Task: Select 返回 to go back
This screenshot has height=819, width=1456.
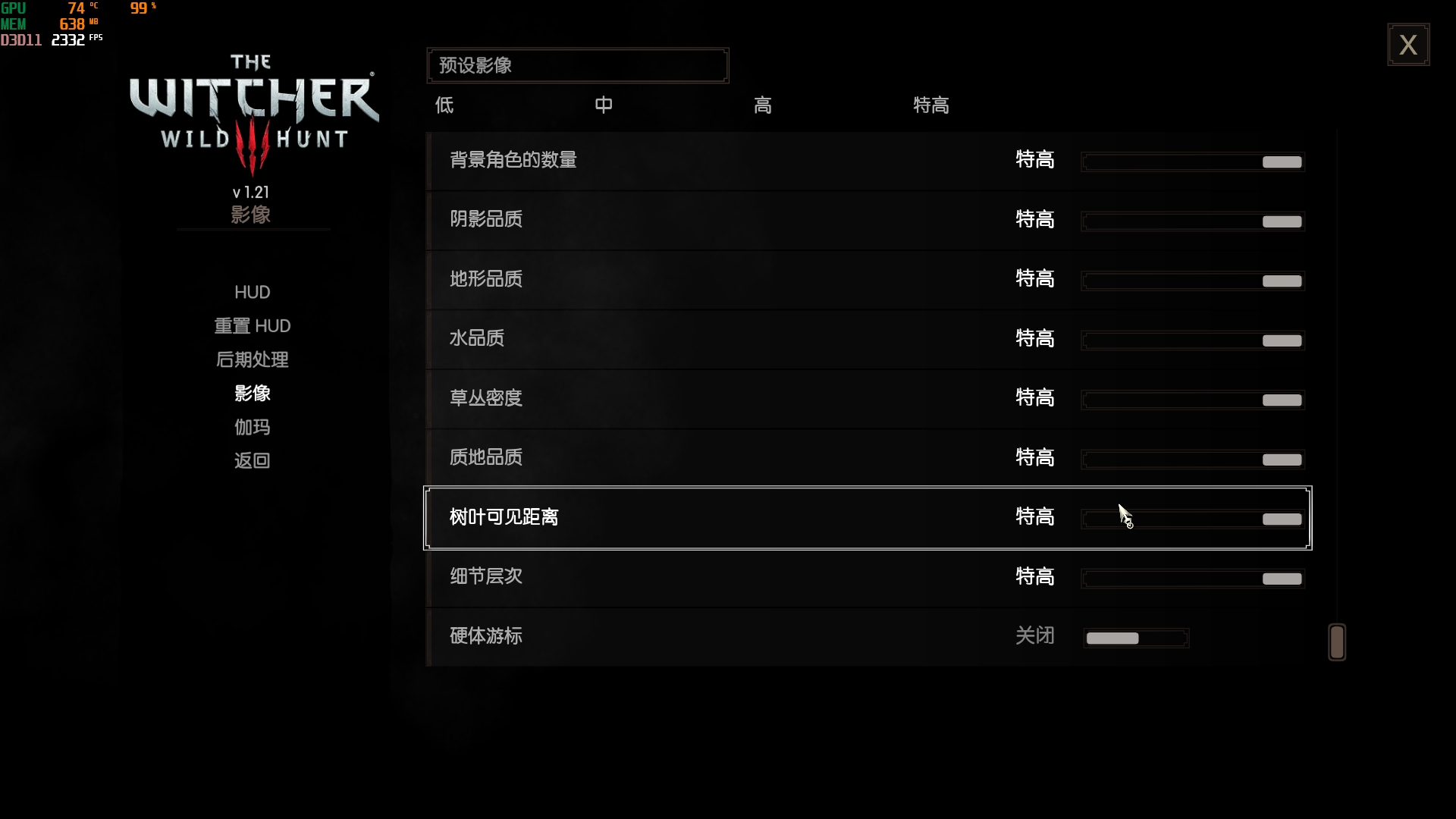Action: tap(252, 460)
